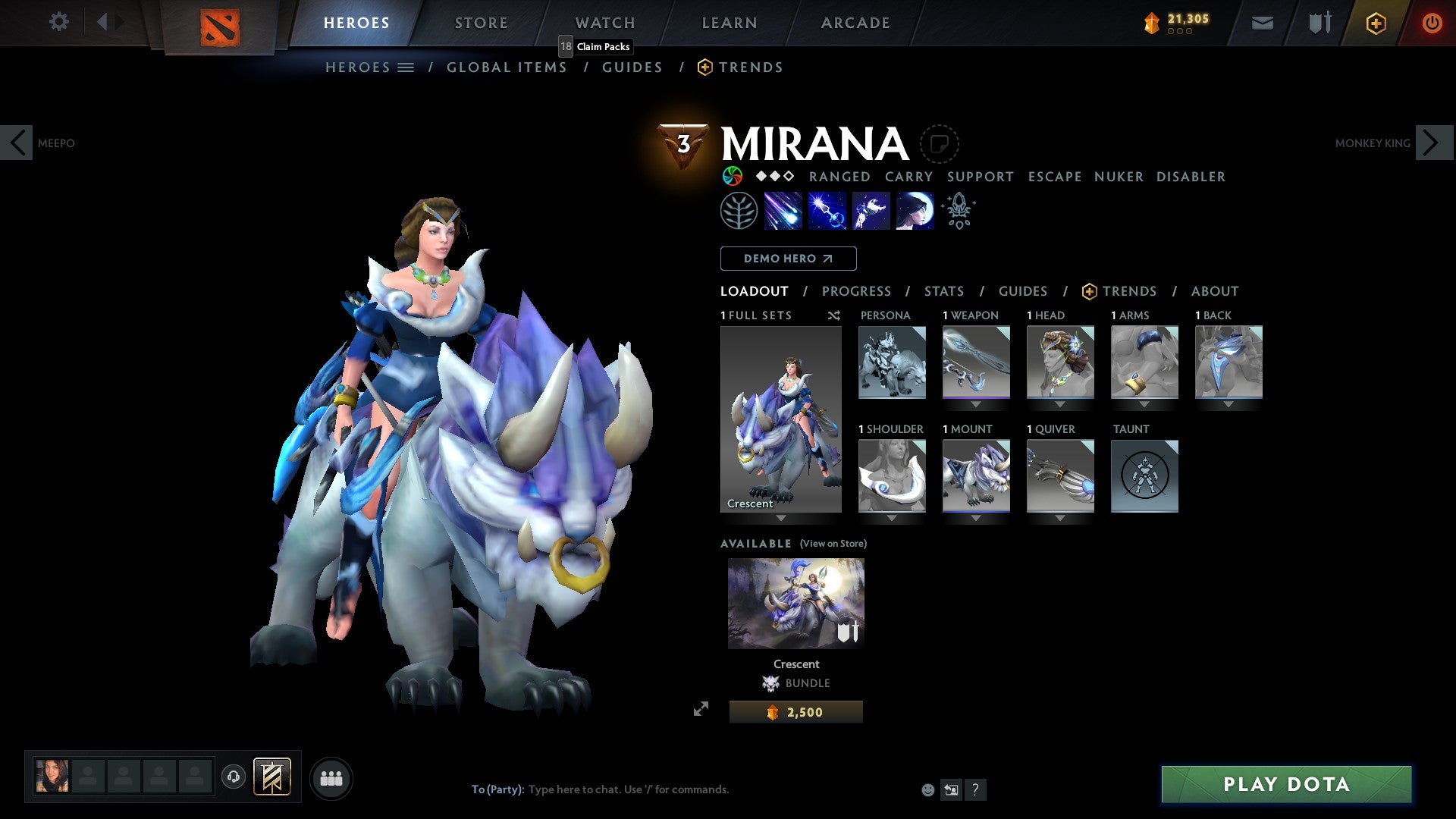
Task: Toggle the shuffle full sets icon
Action: pyautogui.click(x=833, y=315)
